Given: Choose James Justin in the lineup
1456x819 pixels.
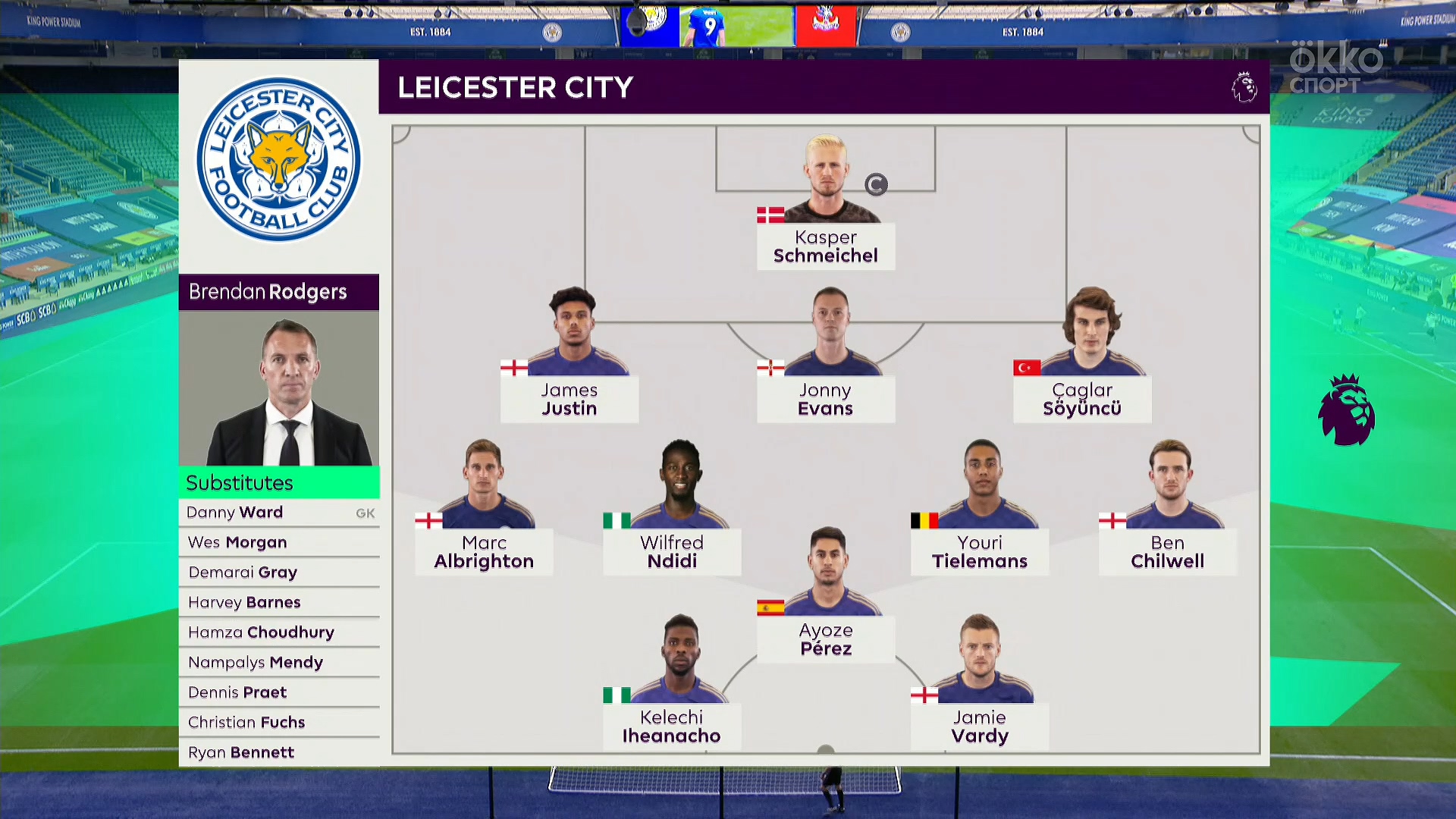Looking at the screenshot, I should [x=569, y=399].
